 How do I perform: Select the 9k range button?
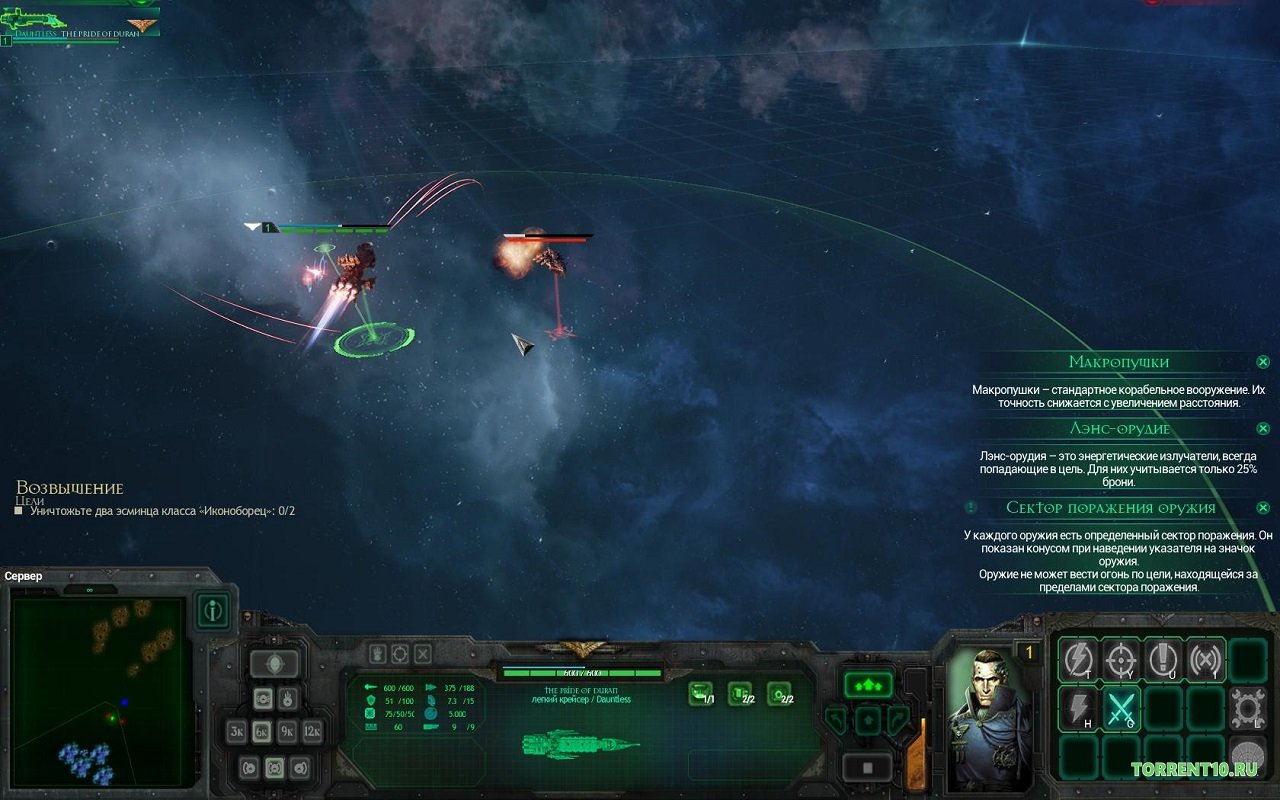tap(287, 731)
